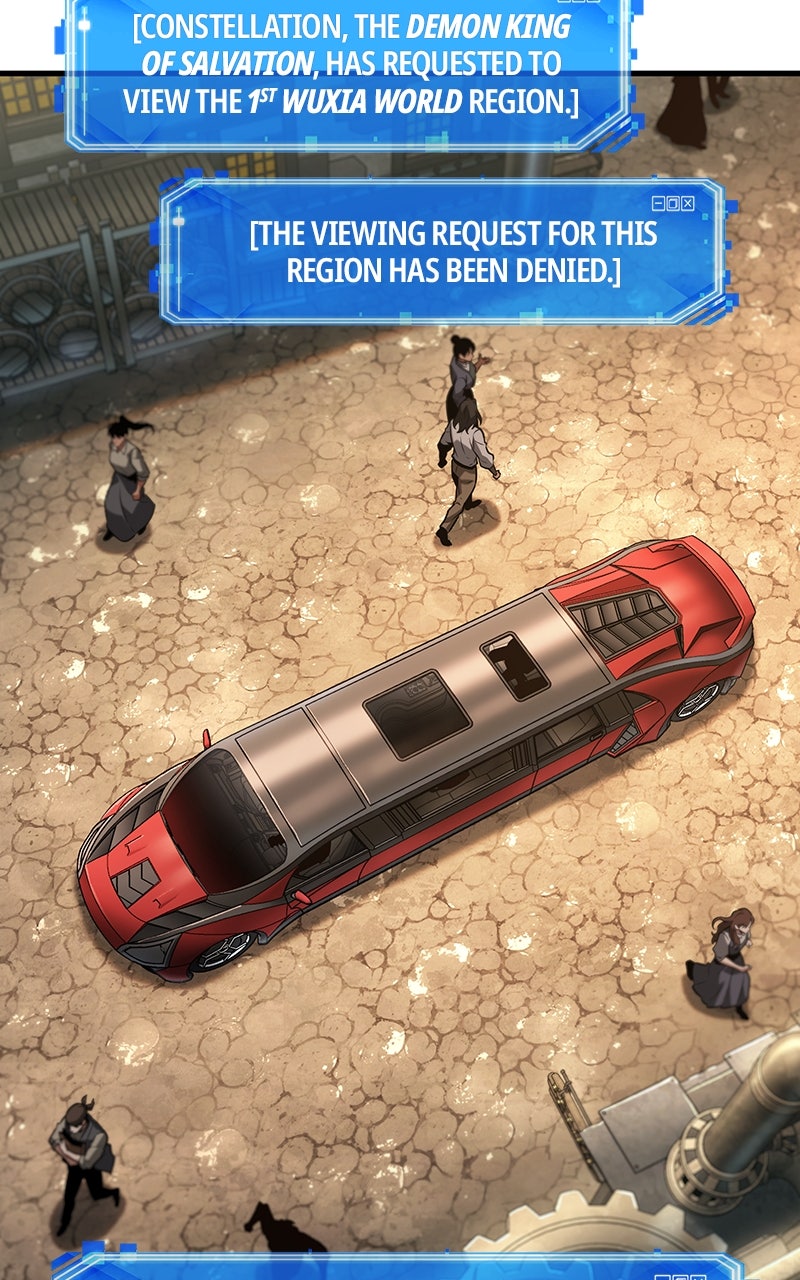Screen dimensions: 800x1280
Task: Maximize the viewing request denied window
Action: 673,203
